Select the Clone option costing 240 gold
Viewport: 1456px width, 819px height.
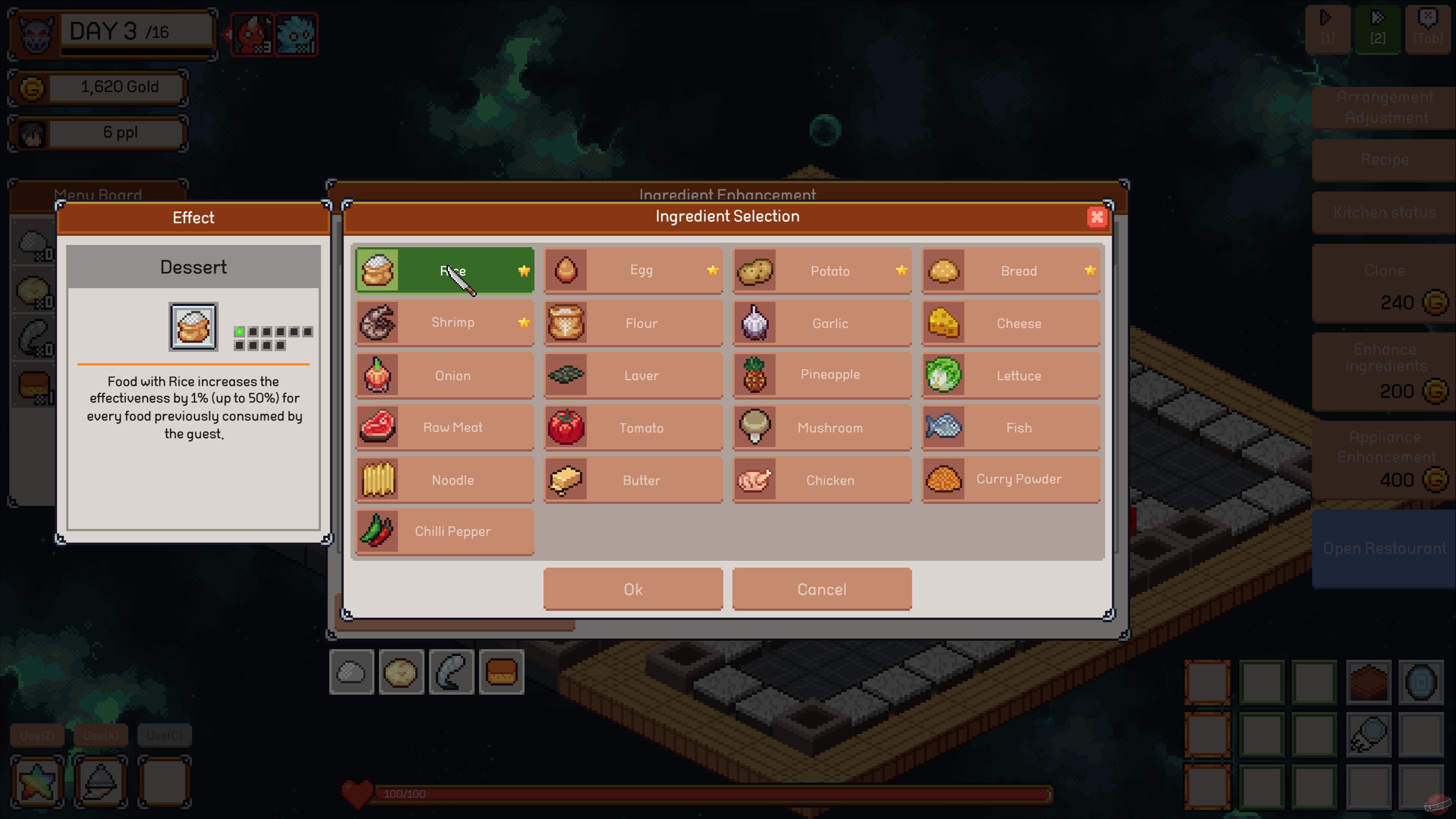click(1383, 286)
